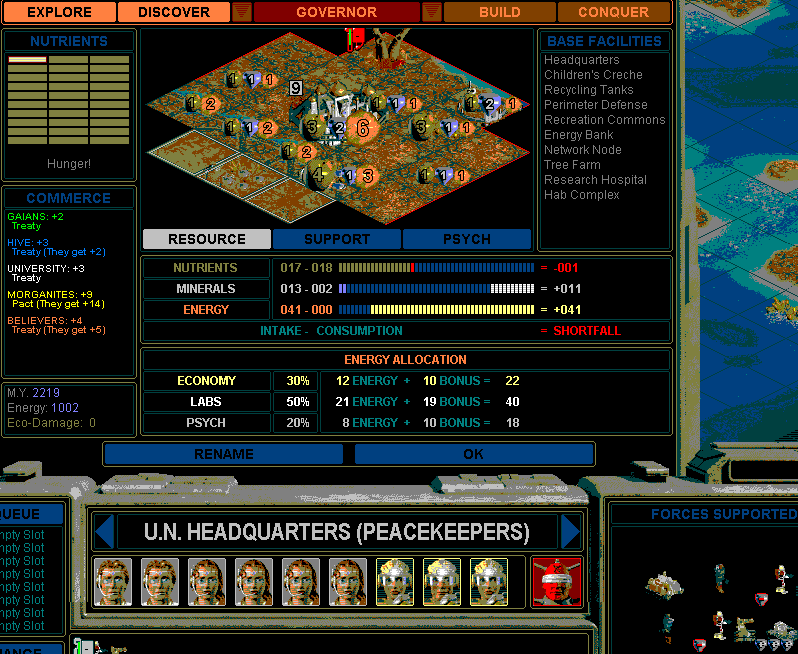Select the Build governor priority
This screenshot has width=798, height=654.
click(x=499, y=12)
